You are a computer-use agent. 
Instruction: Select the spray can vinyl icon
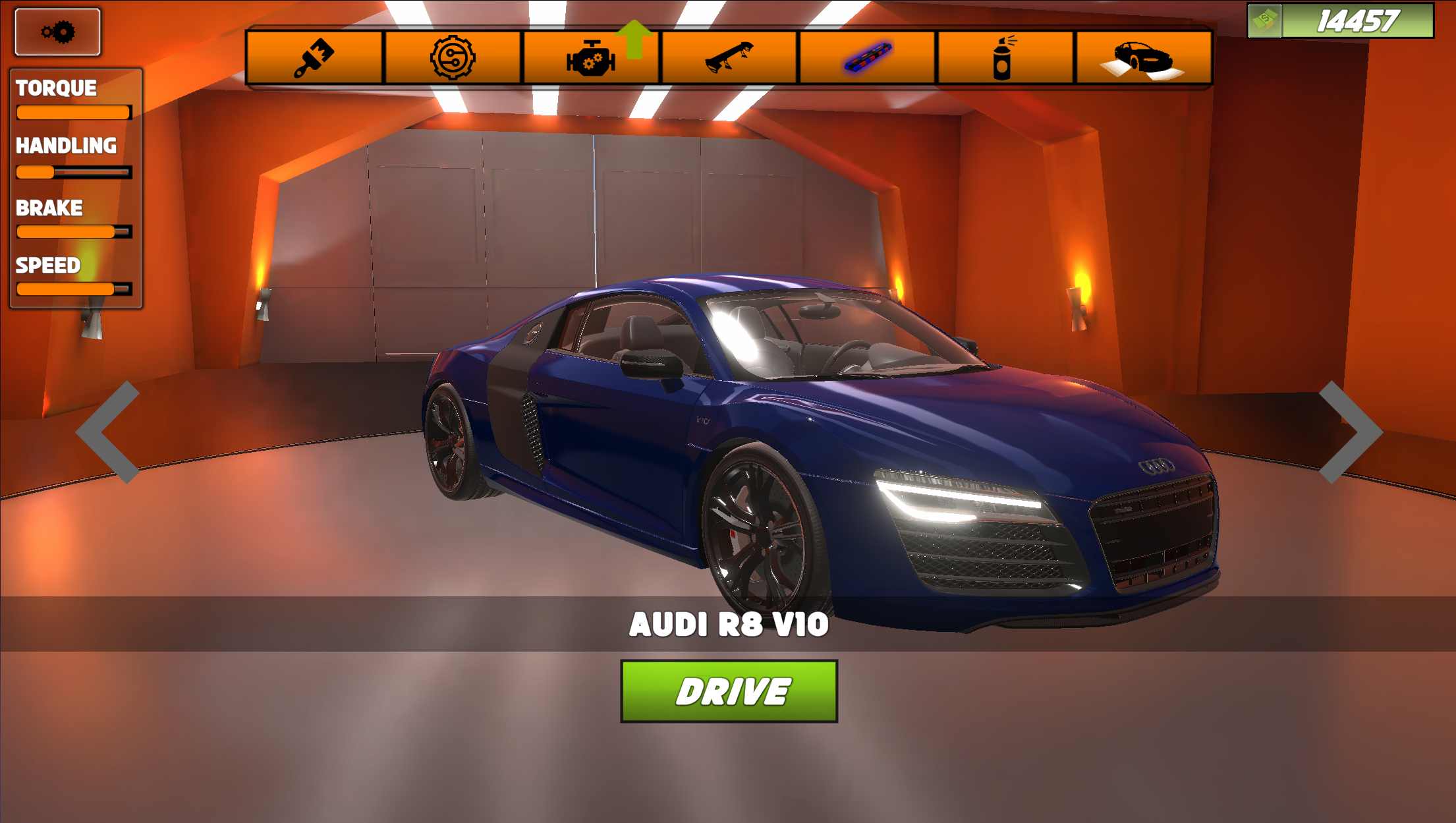click(1003, 57)
